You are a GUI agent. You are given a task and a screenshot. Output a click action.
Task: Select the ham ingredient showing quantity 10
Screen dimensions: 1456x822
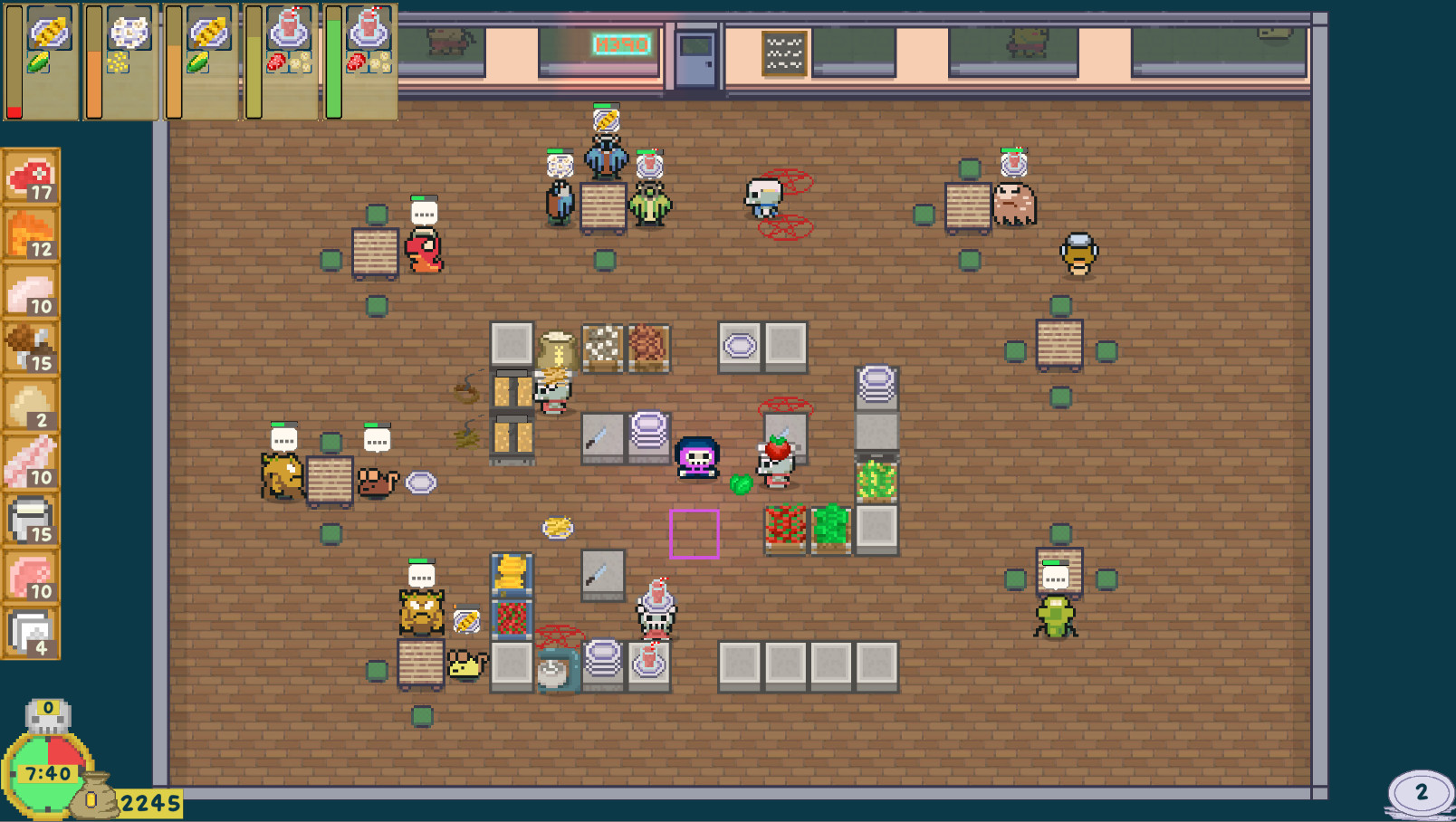tap(30, 576)
